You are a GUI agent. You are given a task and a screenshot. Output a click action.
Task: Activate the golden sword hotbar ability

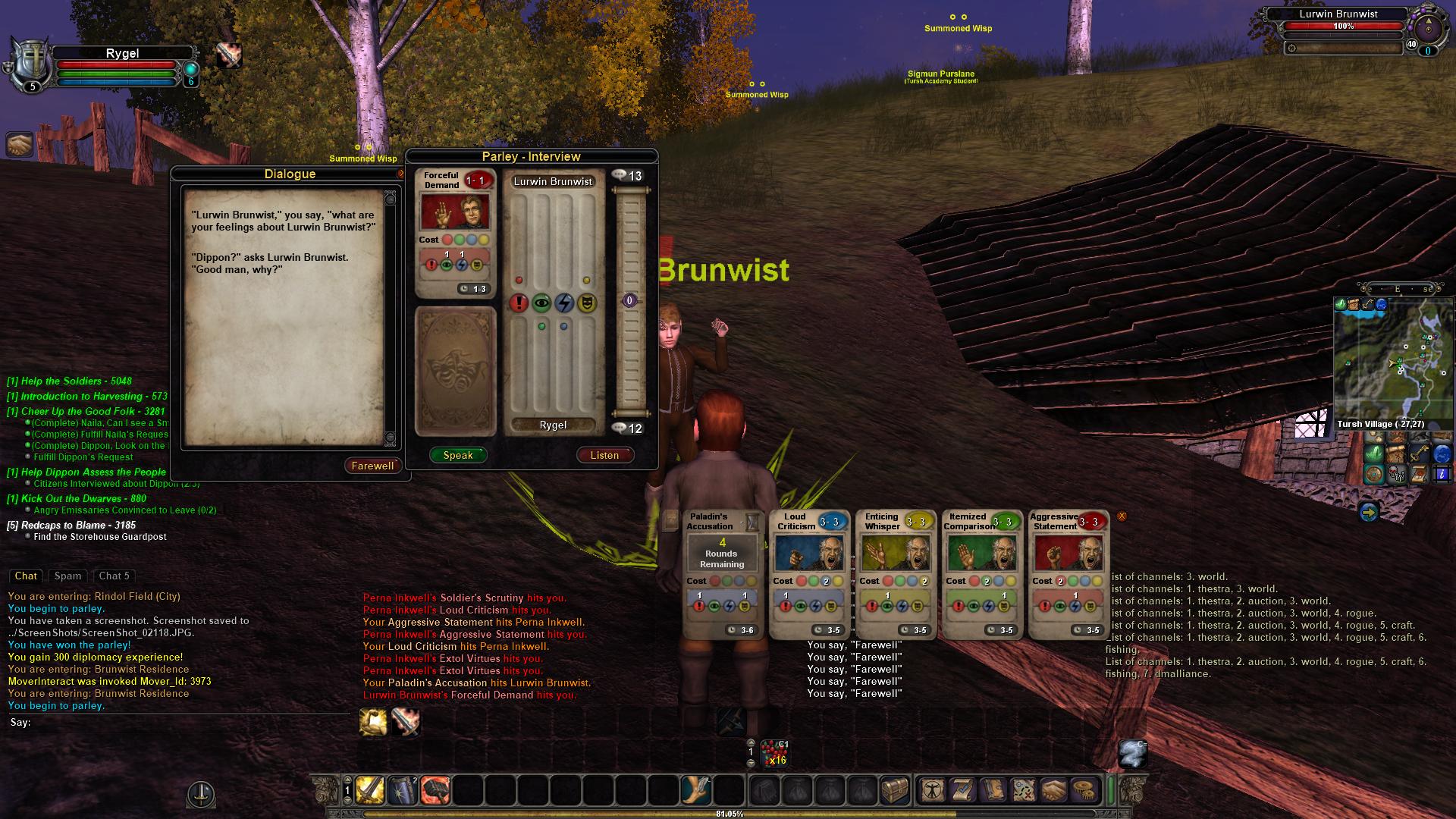point(370,790)
